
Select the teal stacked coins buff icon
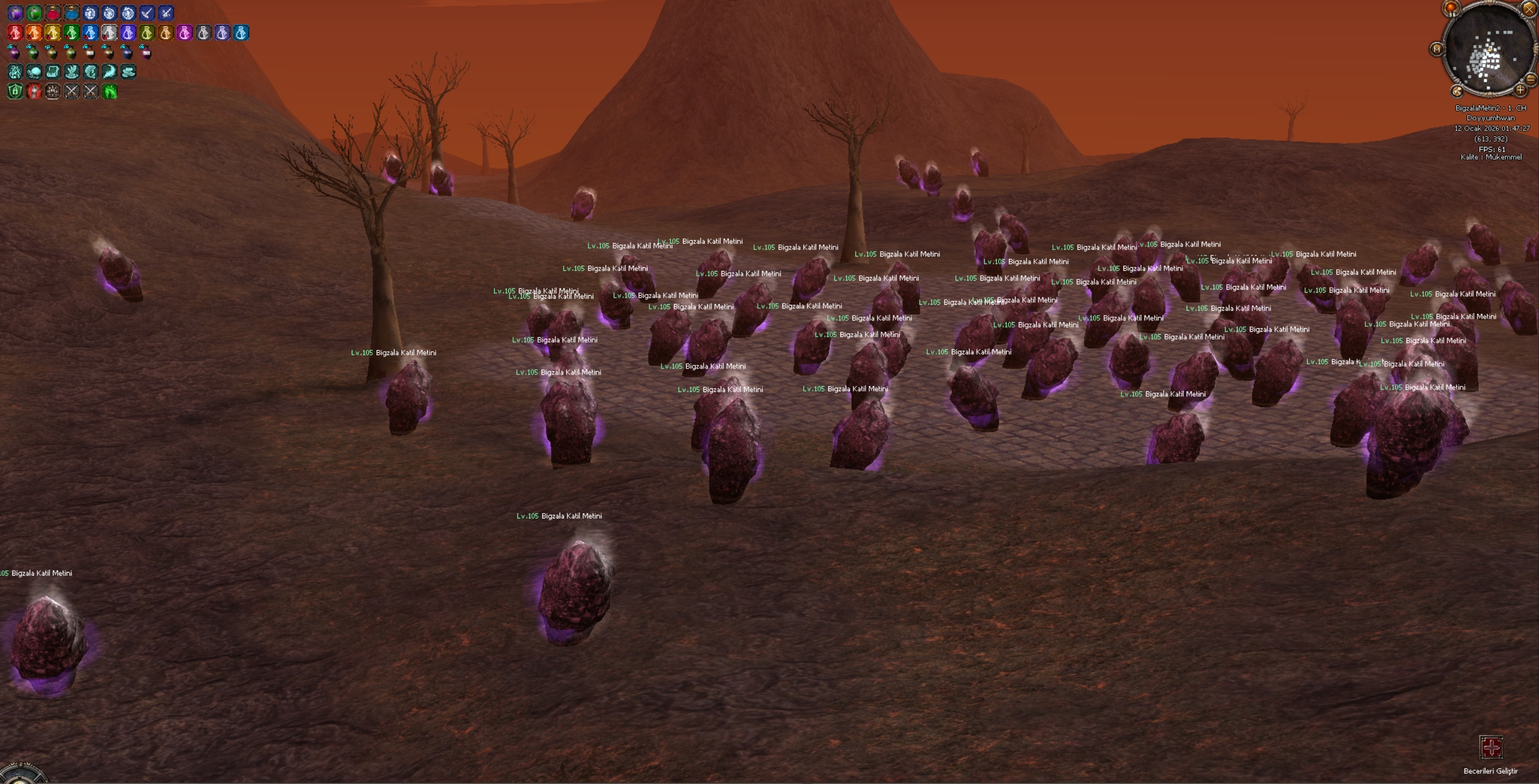128,72
